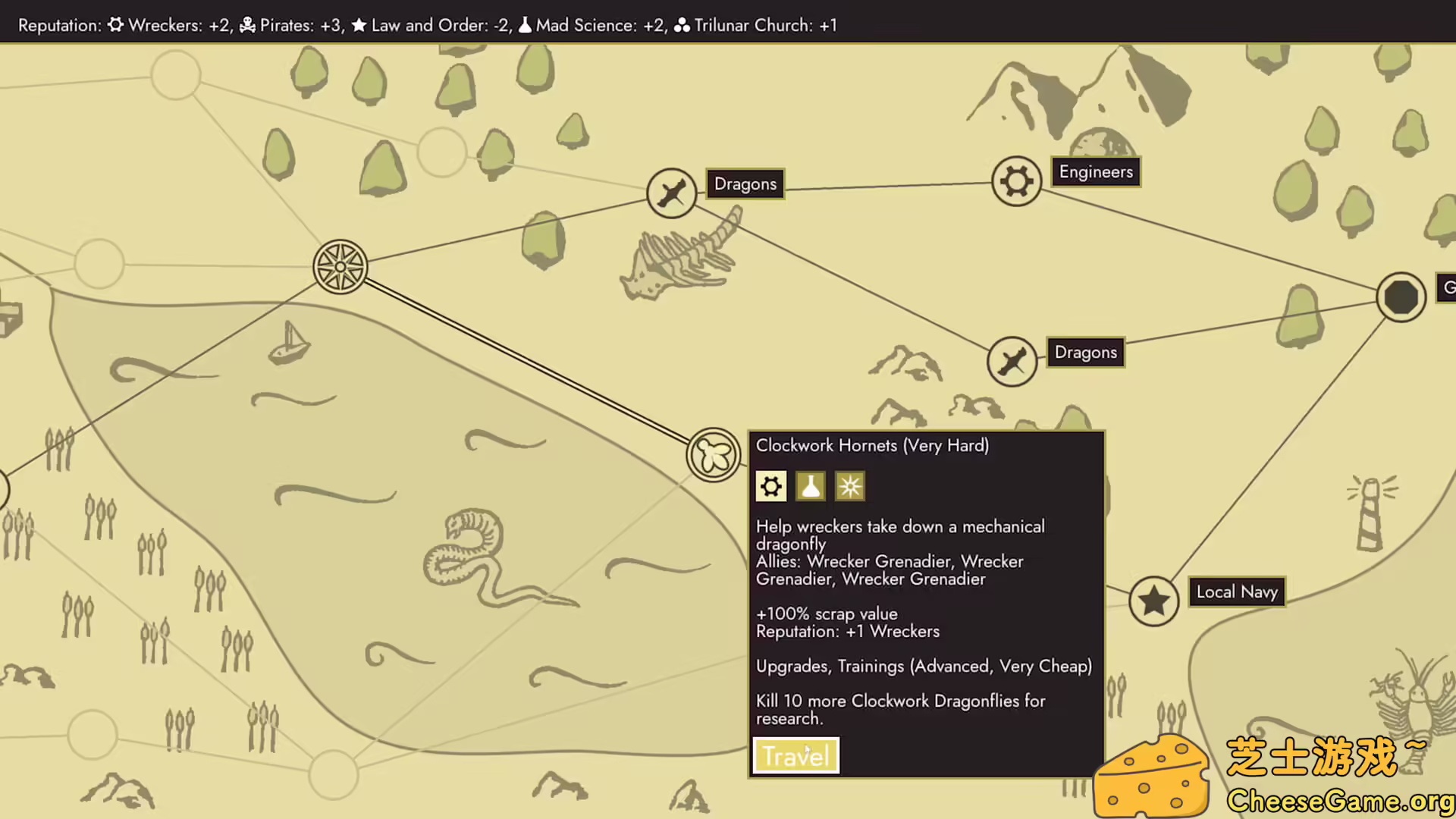Select the lower Dragons node near the mountains
Image resolution: width=1456 pixels, height=819 pixels.
[1012, 361]
